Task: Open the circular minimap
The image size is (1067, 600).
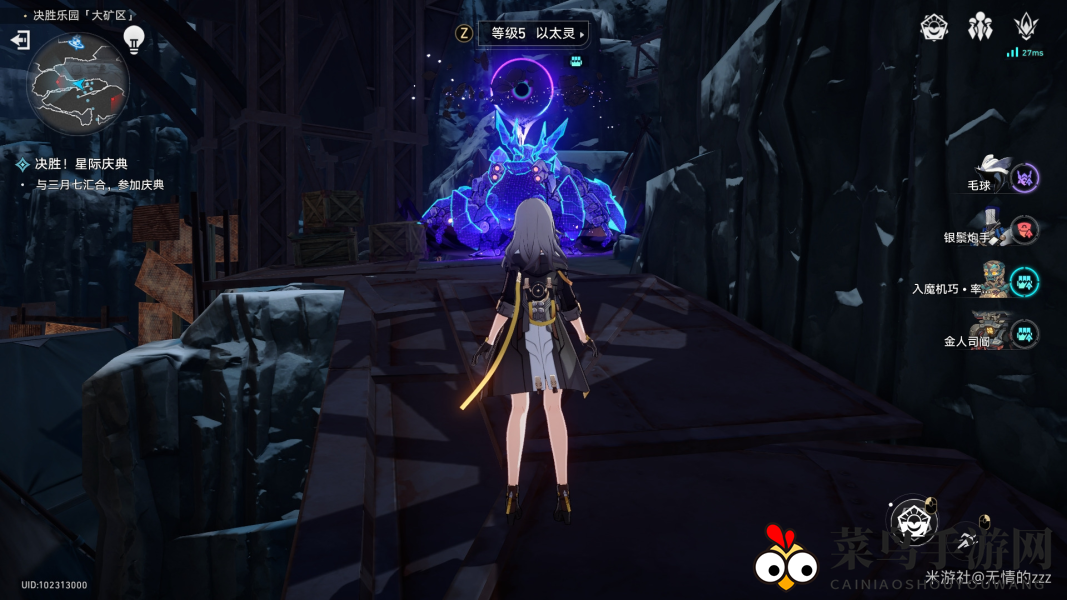Action: [77, 82]
